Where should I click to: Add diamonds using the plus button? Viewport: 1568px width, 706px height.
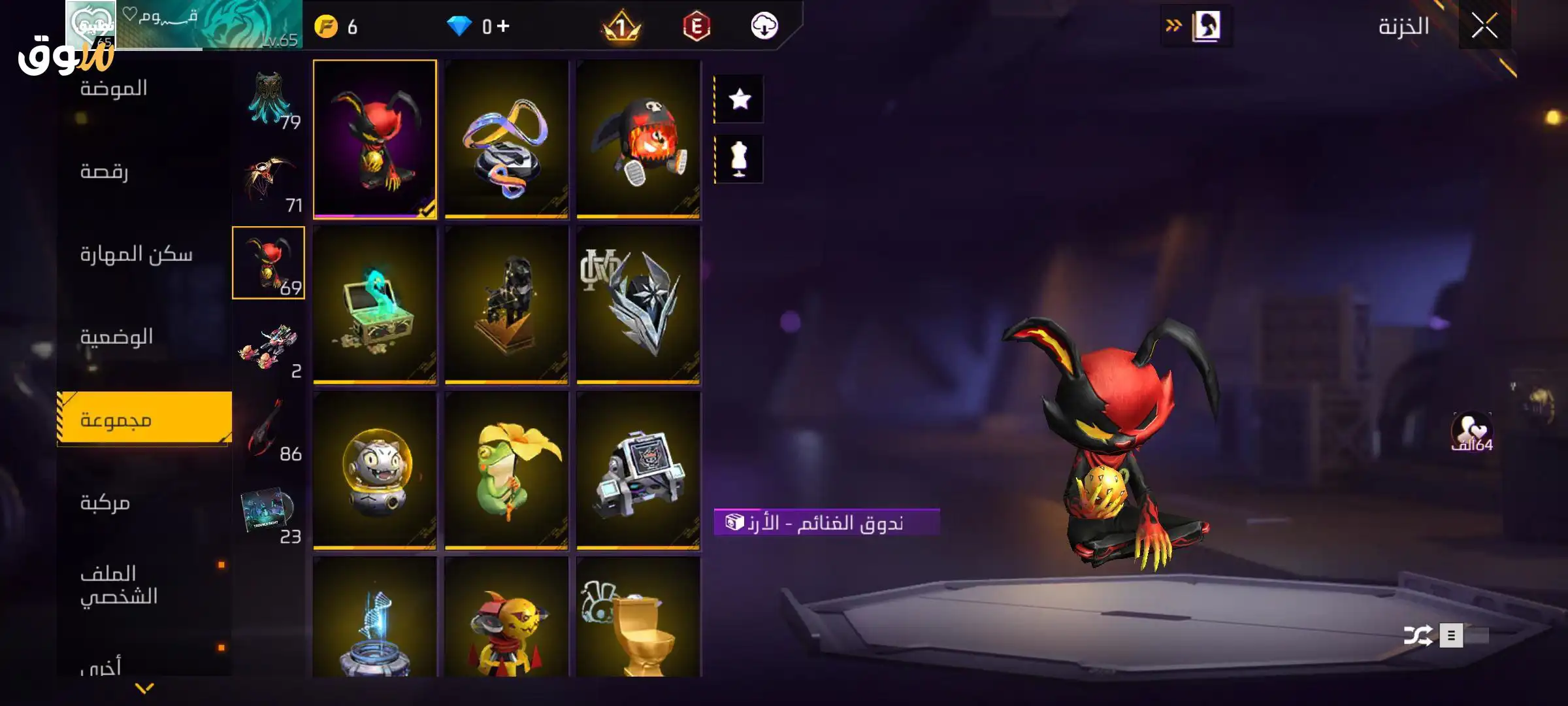(503, 26)
